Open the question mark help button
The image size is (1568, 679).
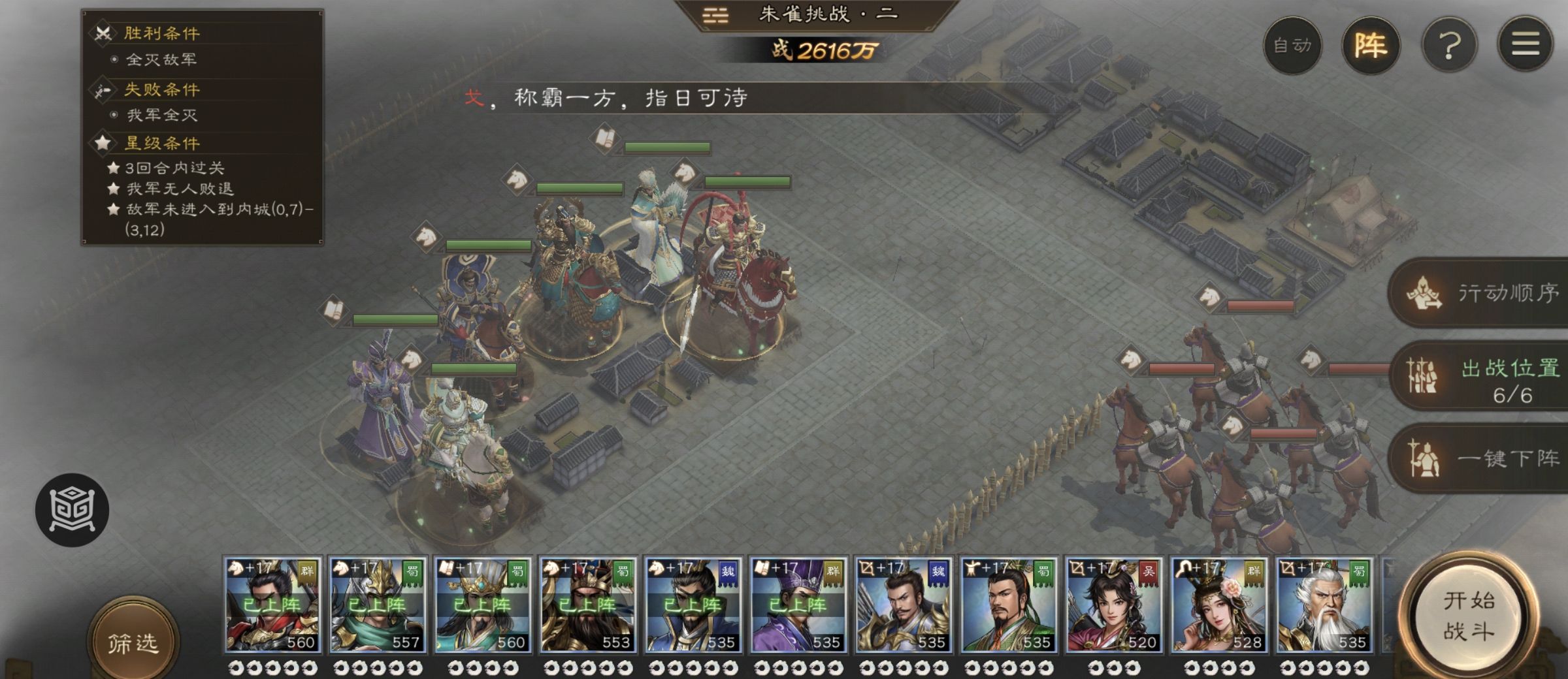coord(1449,46)
